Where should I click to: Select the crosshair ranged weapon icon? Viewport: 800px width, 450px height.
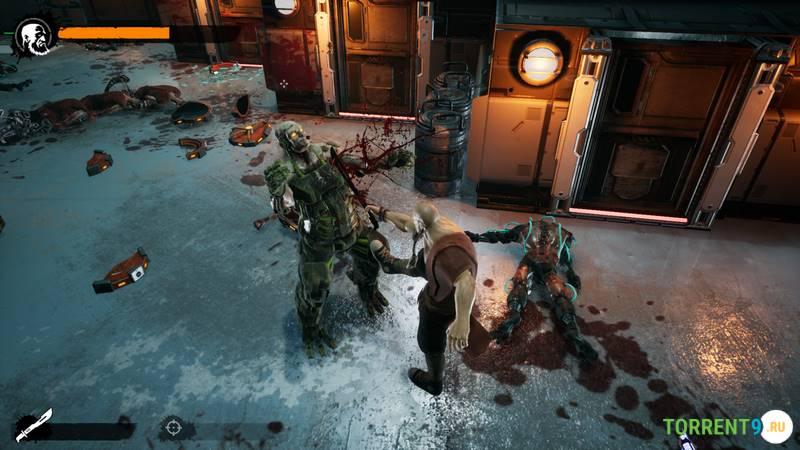click(x=173, y=428)
